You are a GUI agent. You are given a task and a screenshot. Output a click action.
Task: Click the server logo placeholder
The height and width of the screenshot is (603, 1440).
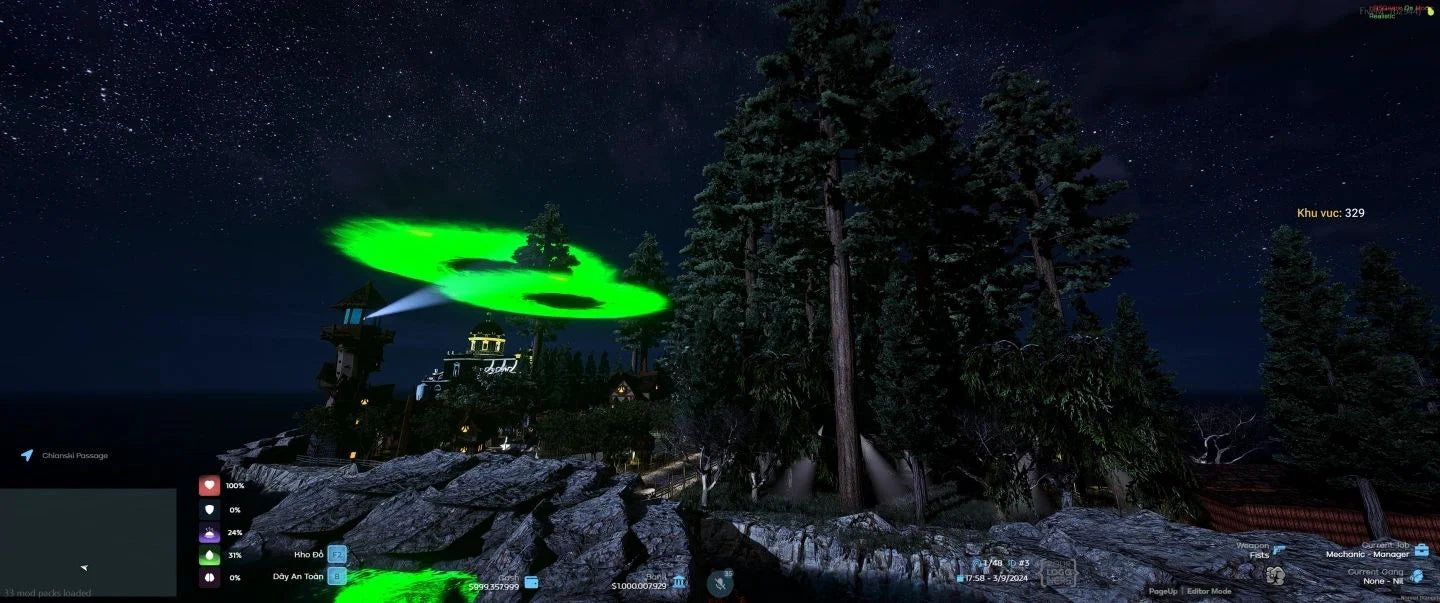tap(1058, 573)
